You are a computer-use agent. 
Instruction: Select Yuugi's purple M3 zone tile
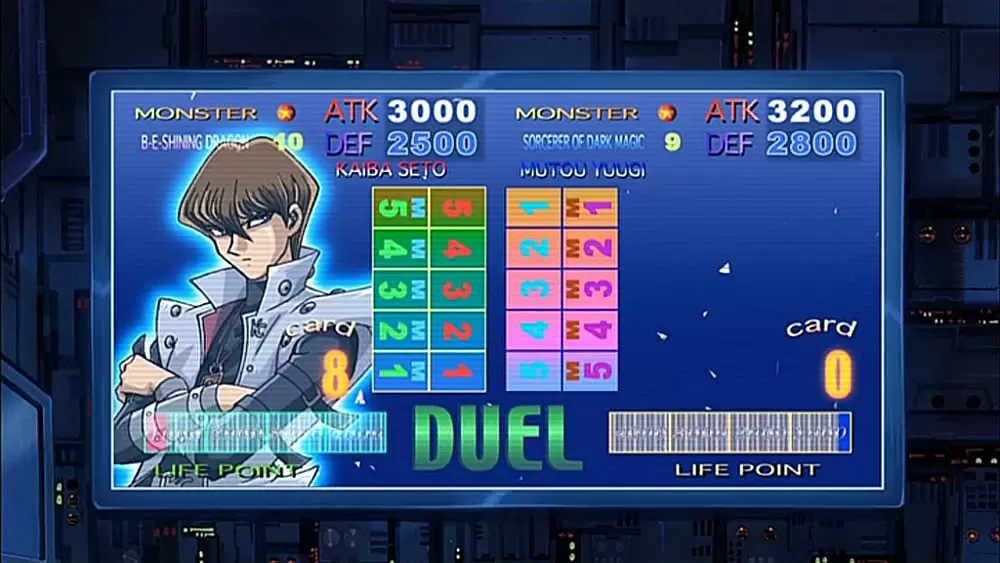[590, 290]
